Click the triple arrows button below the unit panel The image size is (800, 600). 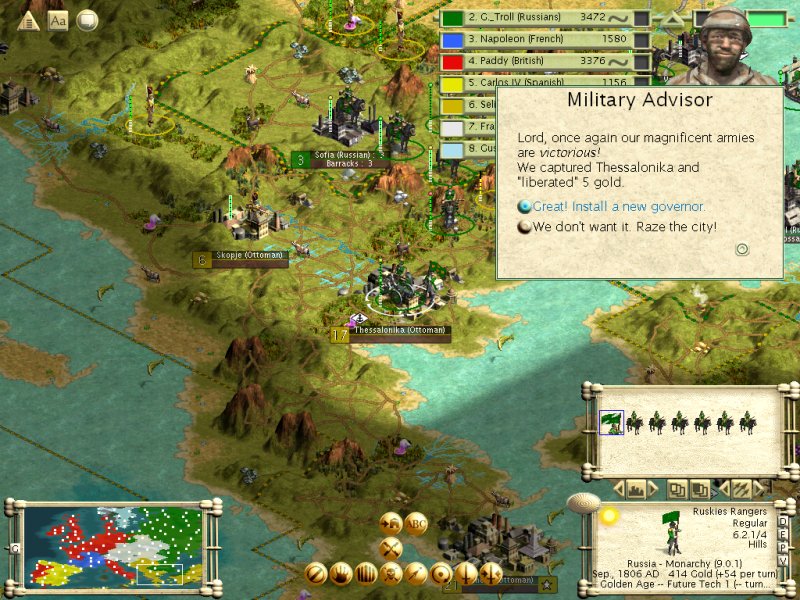click(x=741, y=489)
